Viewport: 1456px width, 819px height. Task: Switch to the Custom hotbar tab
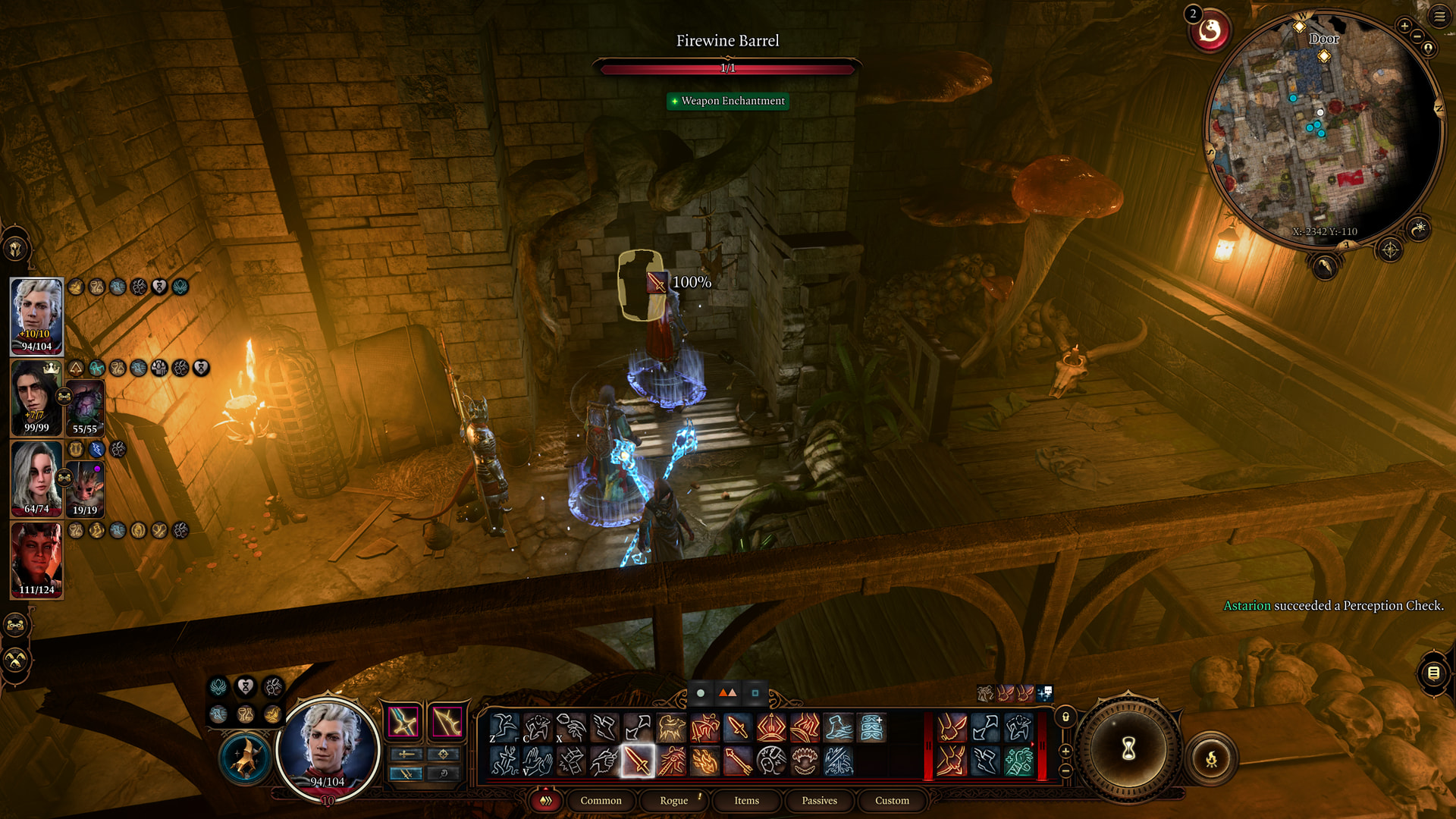pos(892,800)
